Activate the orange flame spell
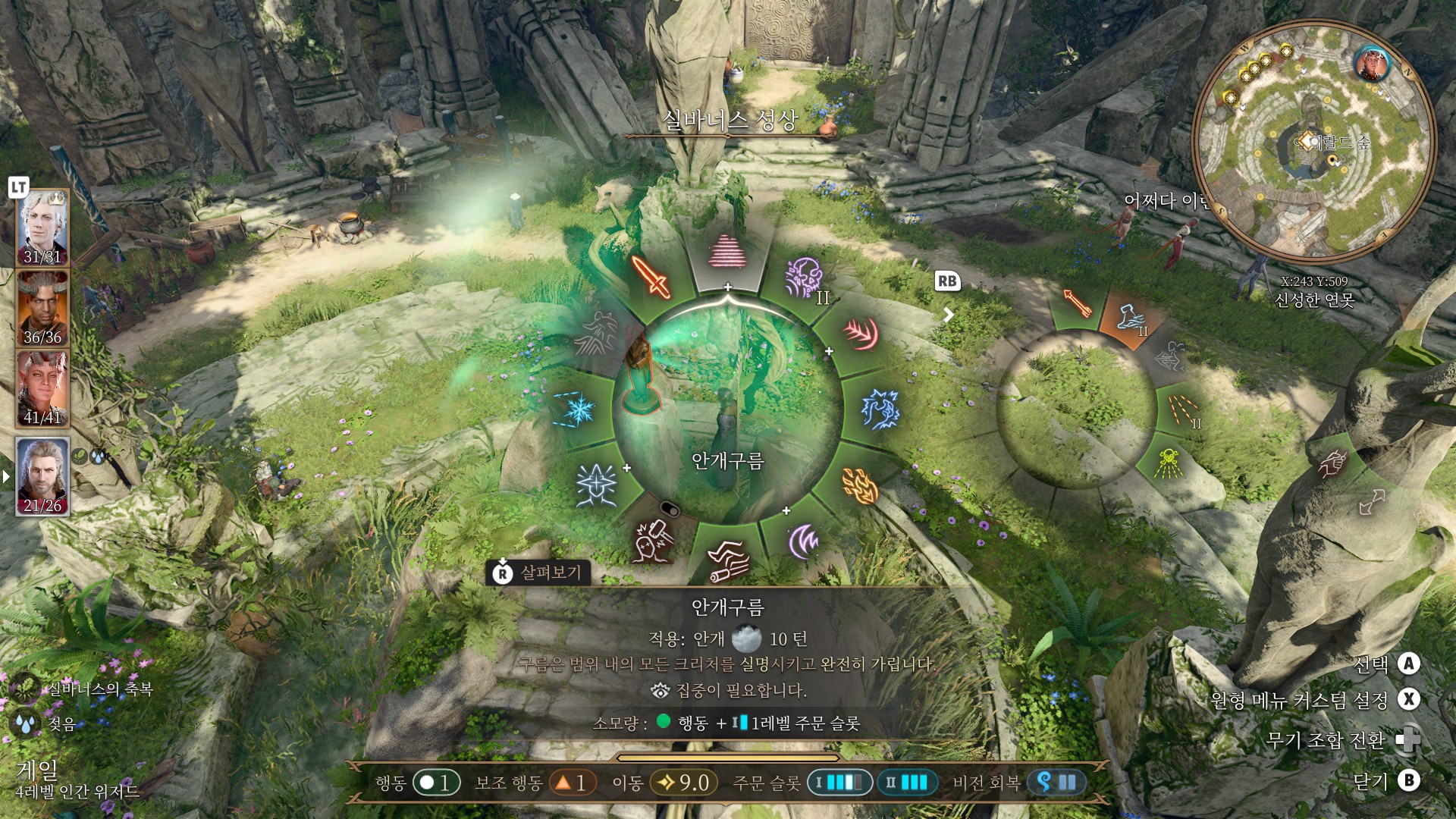Screen dimensions: 1456x819 [x=859, y=485]
